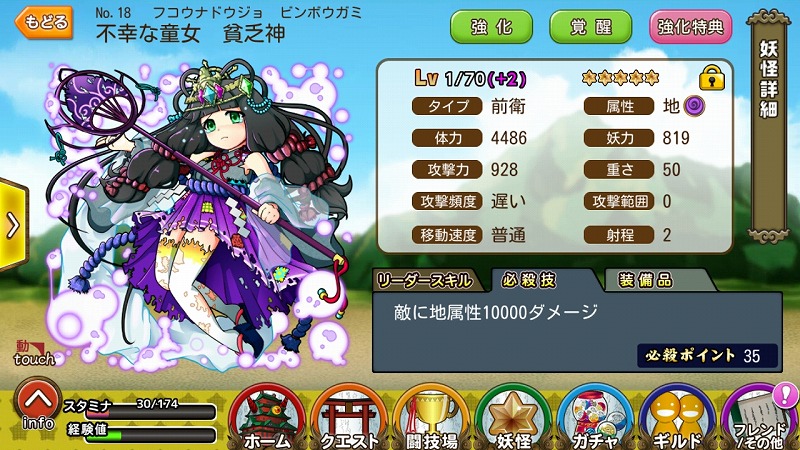The width and height of the screenshot is (800, 450).
Task: Open the 強化 enhancement screen
Action: click(492, 27)
